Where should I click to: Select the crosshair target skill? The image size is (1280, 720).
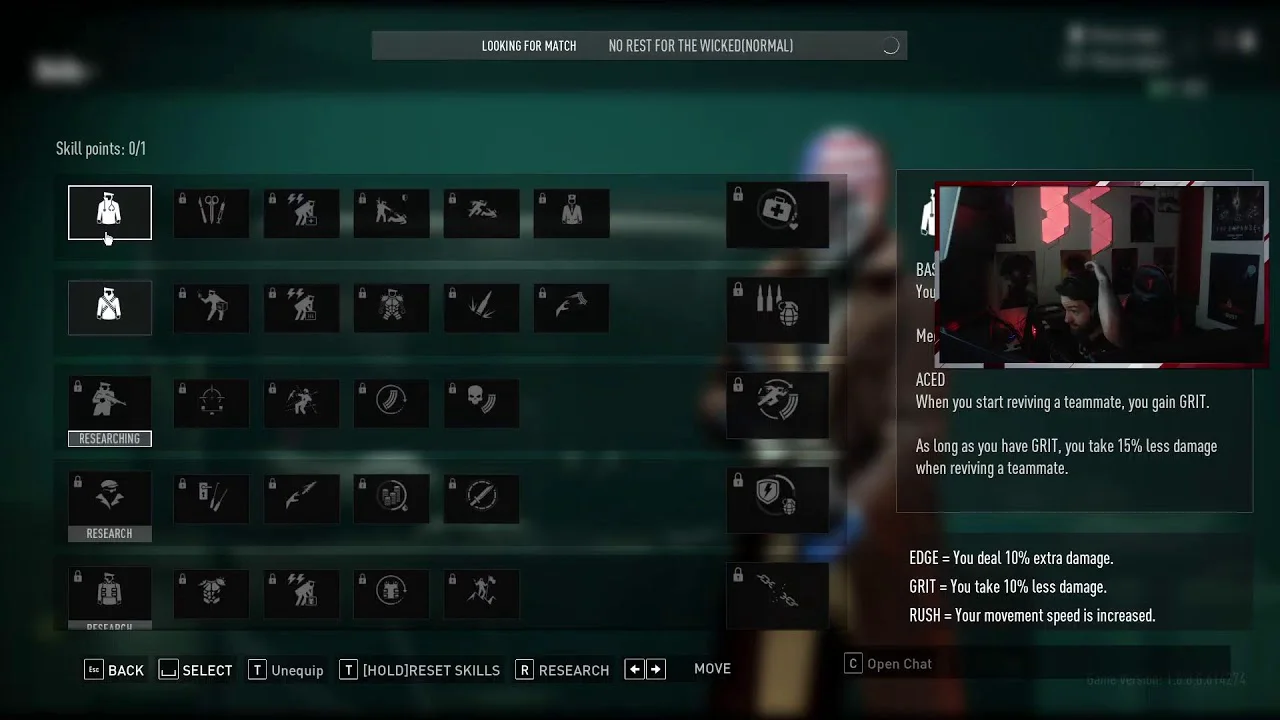211,401
